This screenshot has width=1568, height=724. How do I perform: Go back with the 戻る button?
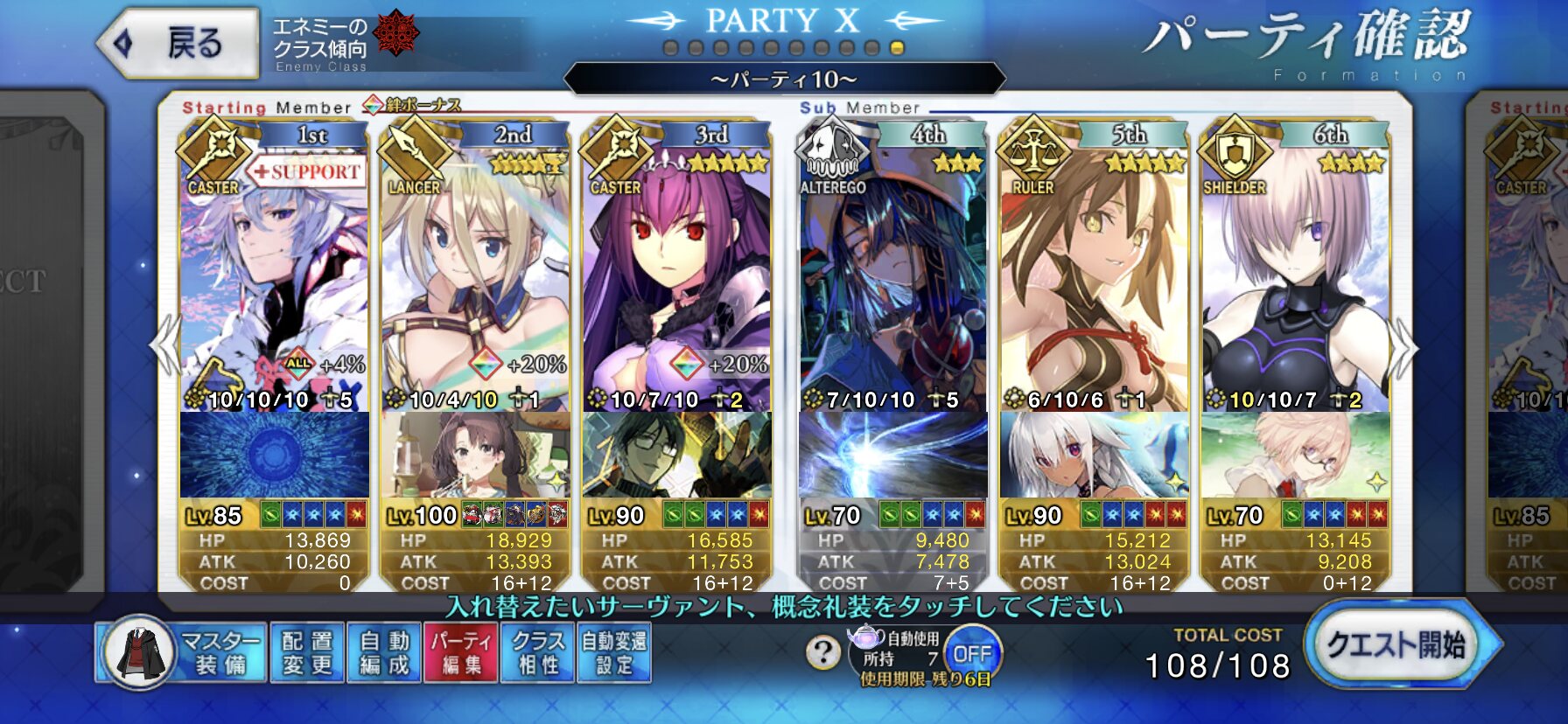point(179,43)
